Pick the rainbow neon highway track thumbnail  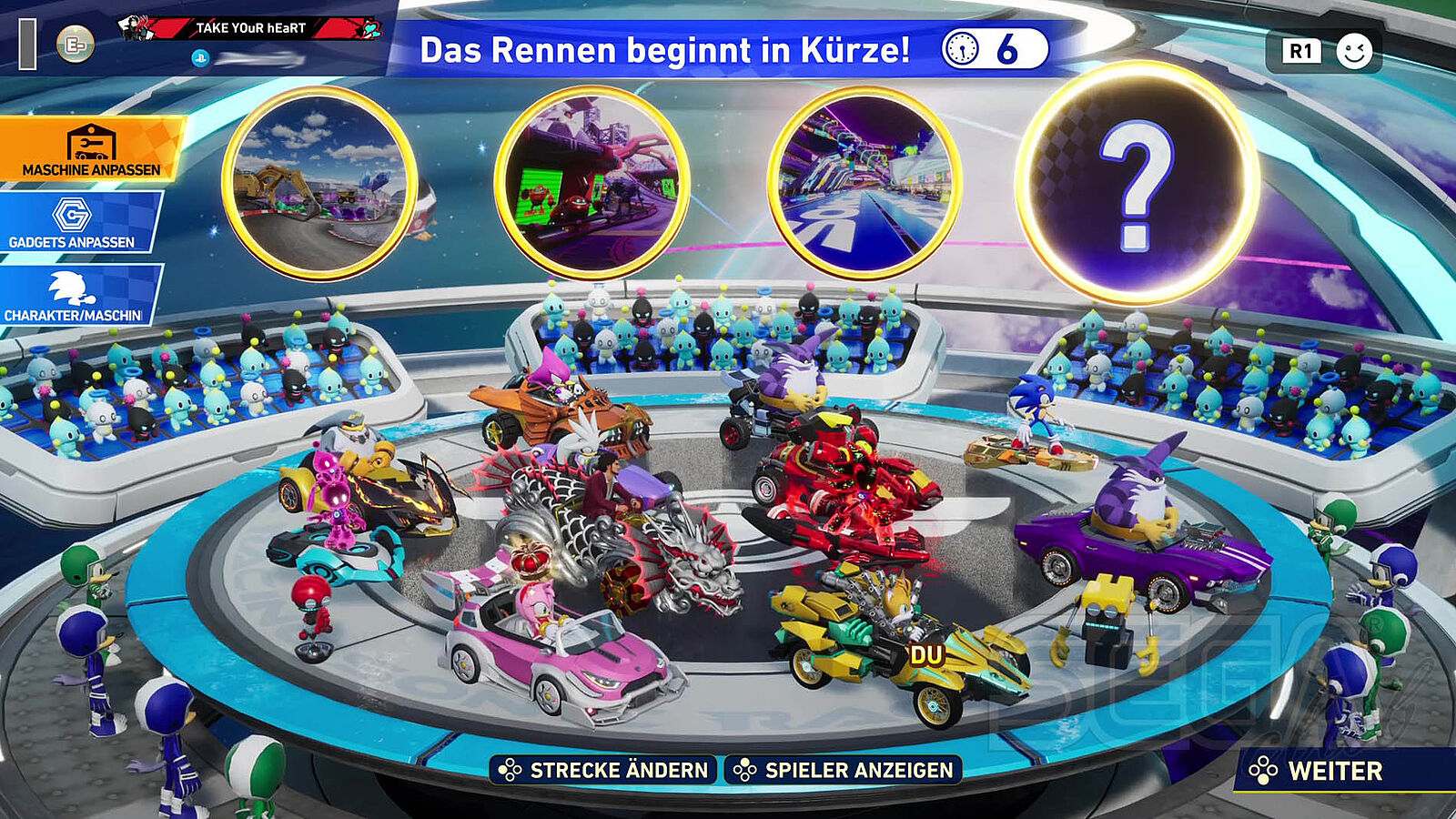pos(864,184)
